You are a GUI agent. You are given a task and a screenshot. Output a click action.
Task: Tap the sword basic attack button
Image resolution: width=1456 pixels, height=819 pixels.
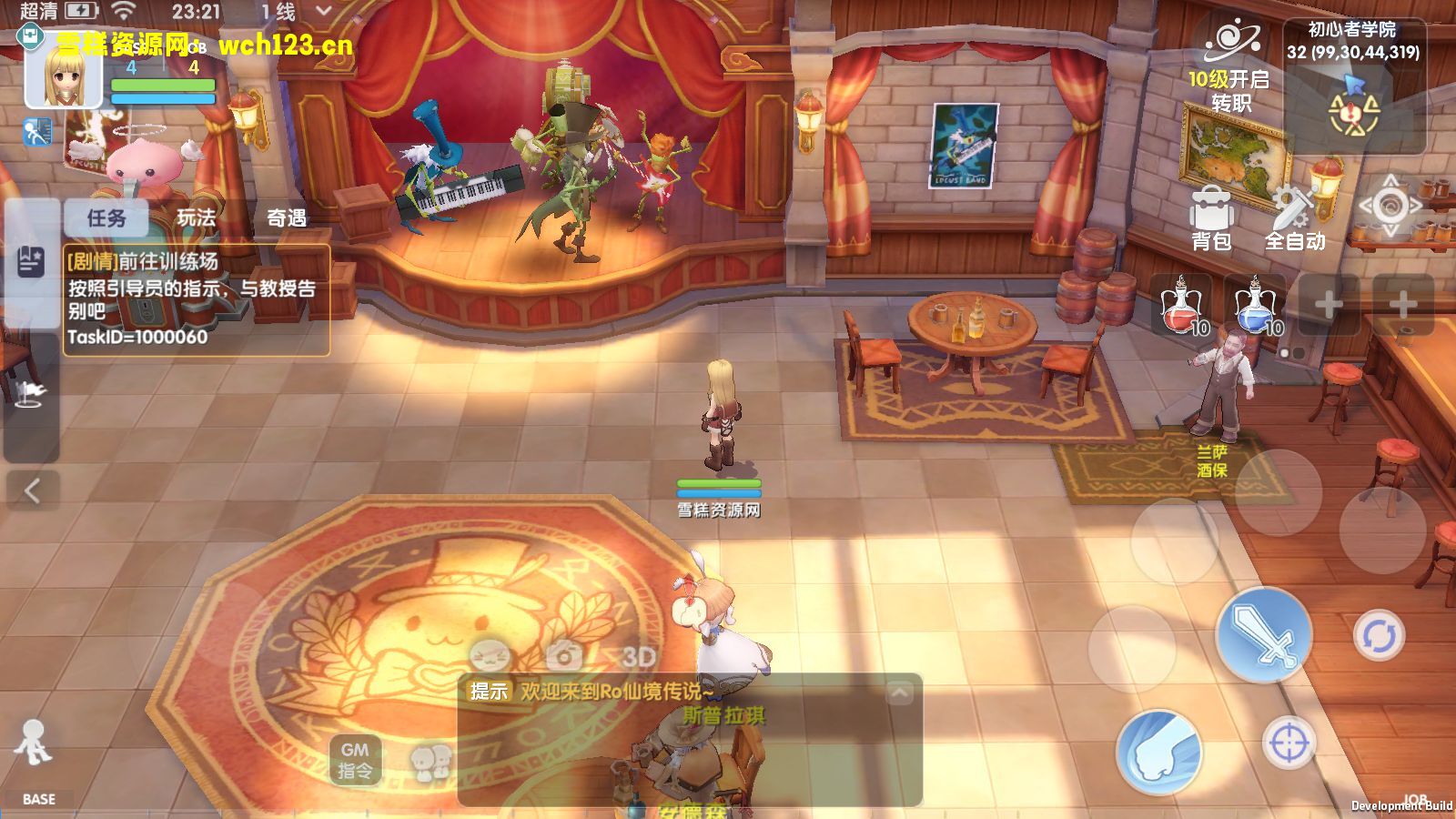click(x=1264, y=634)
